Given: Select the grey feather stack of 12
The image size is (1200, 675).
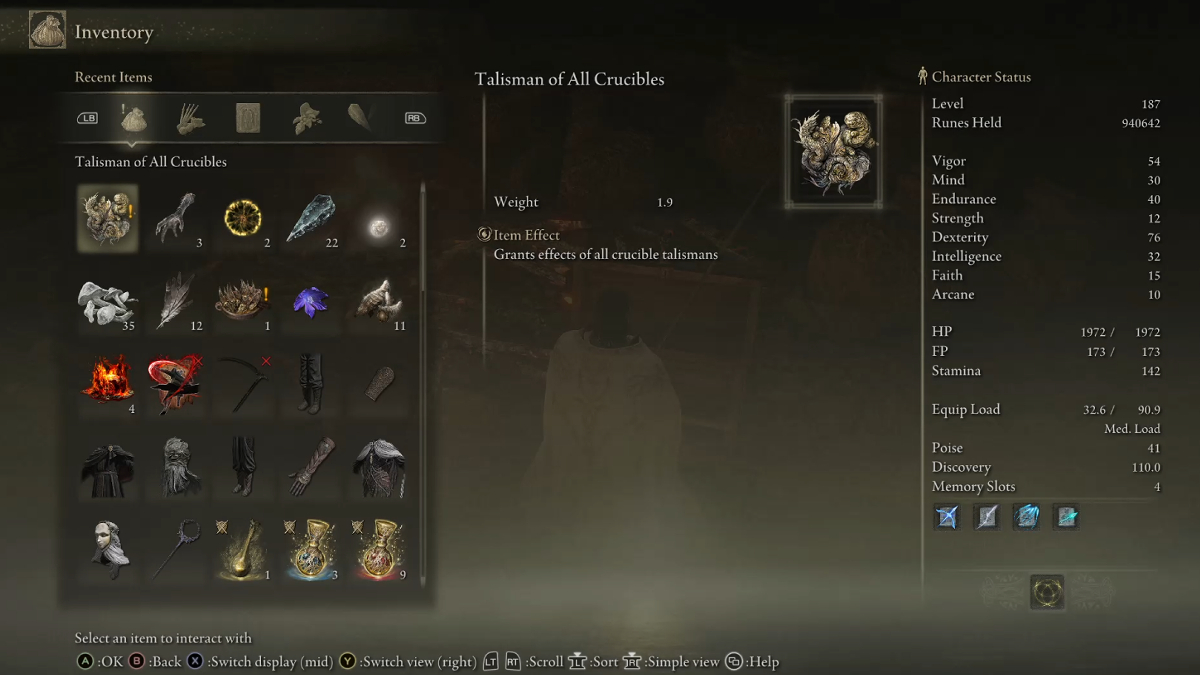Looking at the screenshot, I should pyautogui.click(x=175, y=301).
